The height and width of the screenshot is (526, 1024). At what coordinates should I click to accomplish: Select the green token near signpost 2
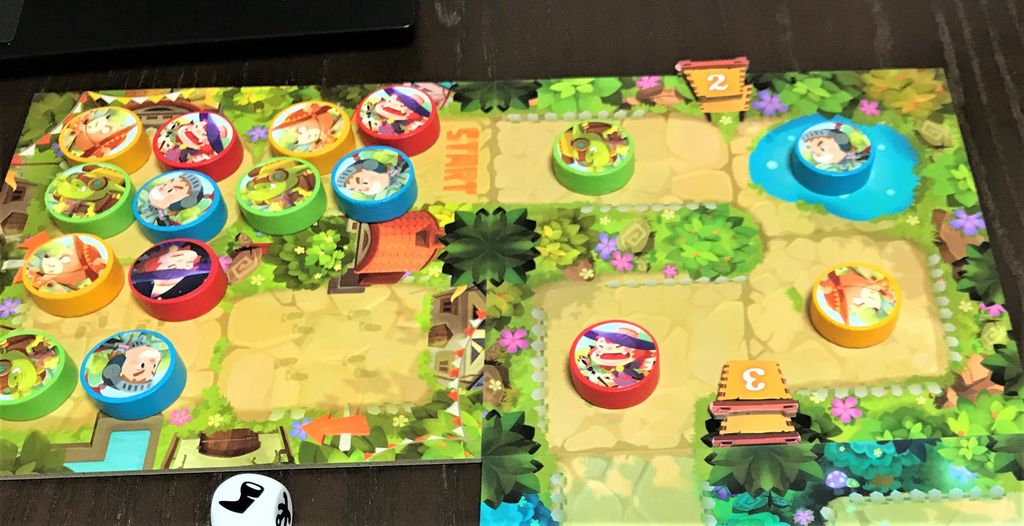(x=592, y=154)
